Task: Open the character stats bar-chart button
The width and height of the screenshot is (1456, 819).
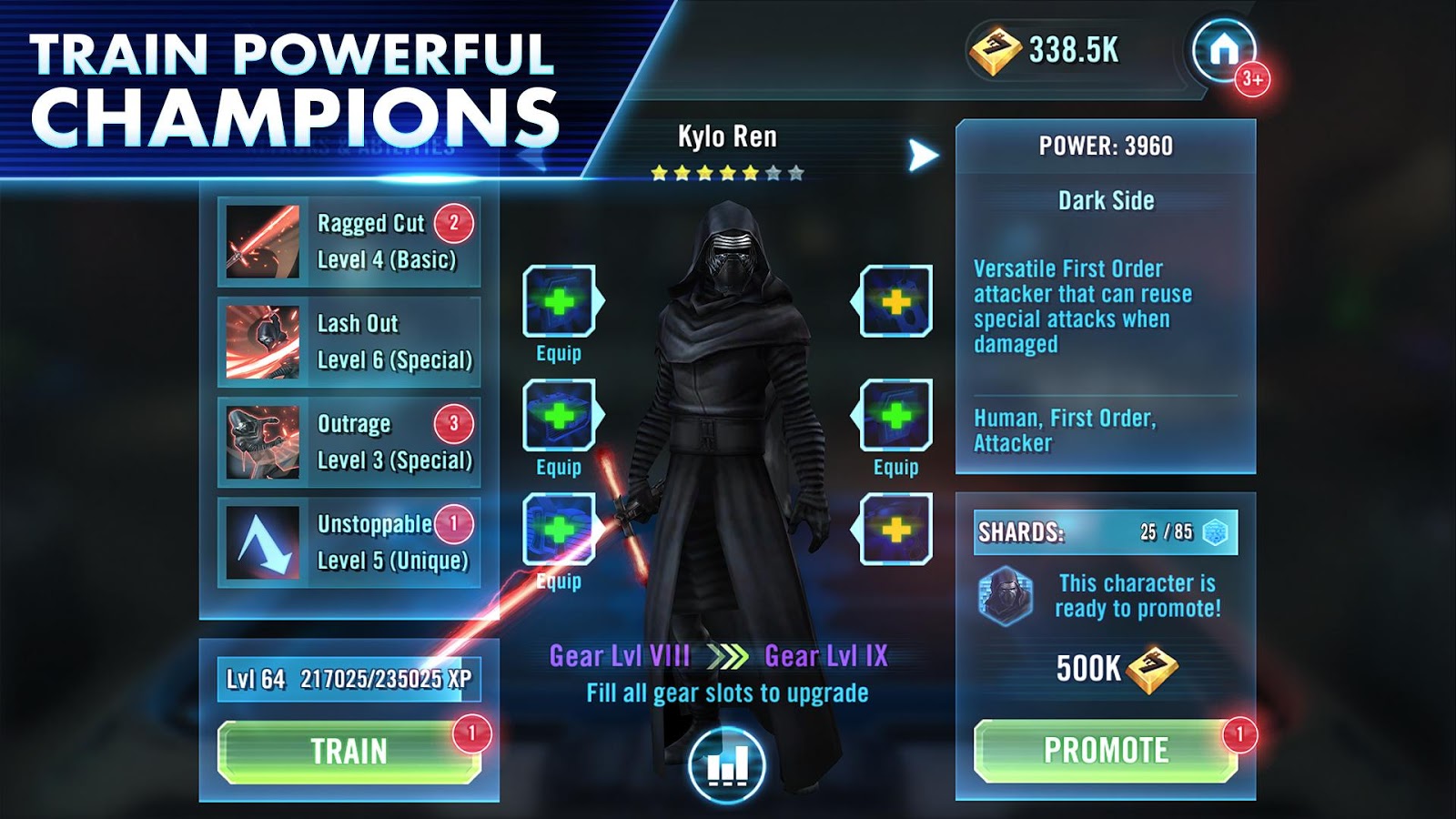Action: point(727,765)
